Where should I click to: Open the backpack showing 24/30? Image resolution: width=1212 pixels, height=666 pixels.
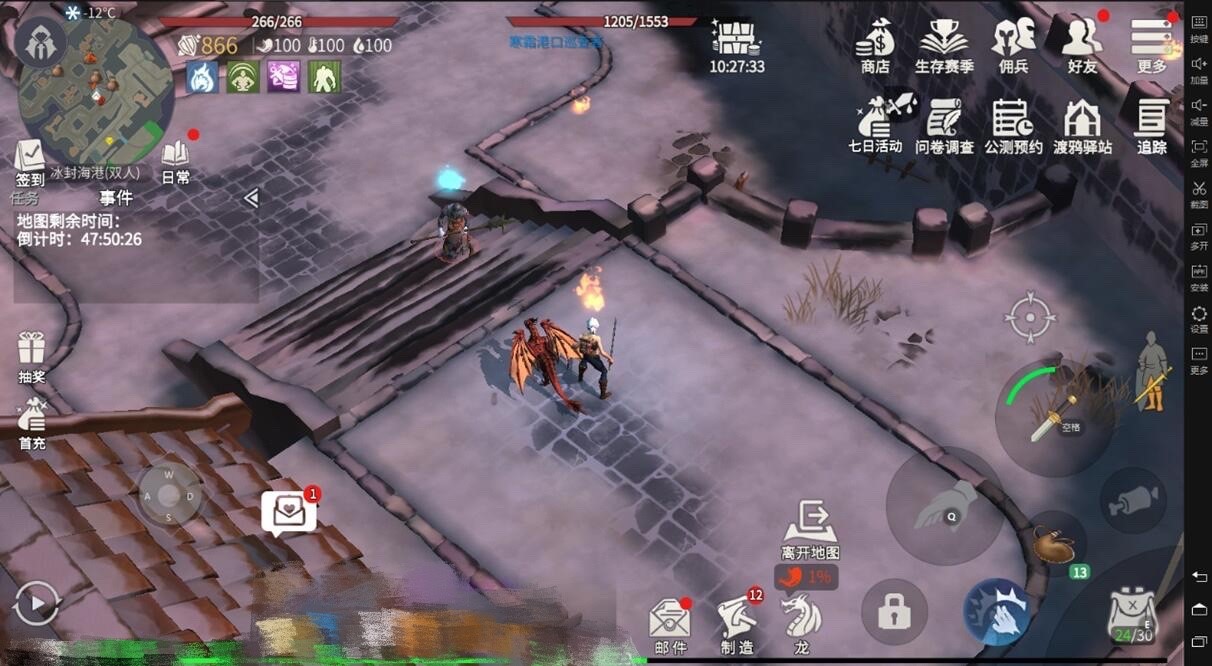coord(1132,615)
